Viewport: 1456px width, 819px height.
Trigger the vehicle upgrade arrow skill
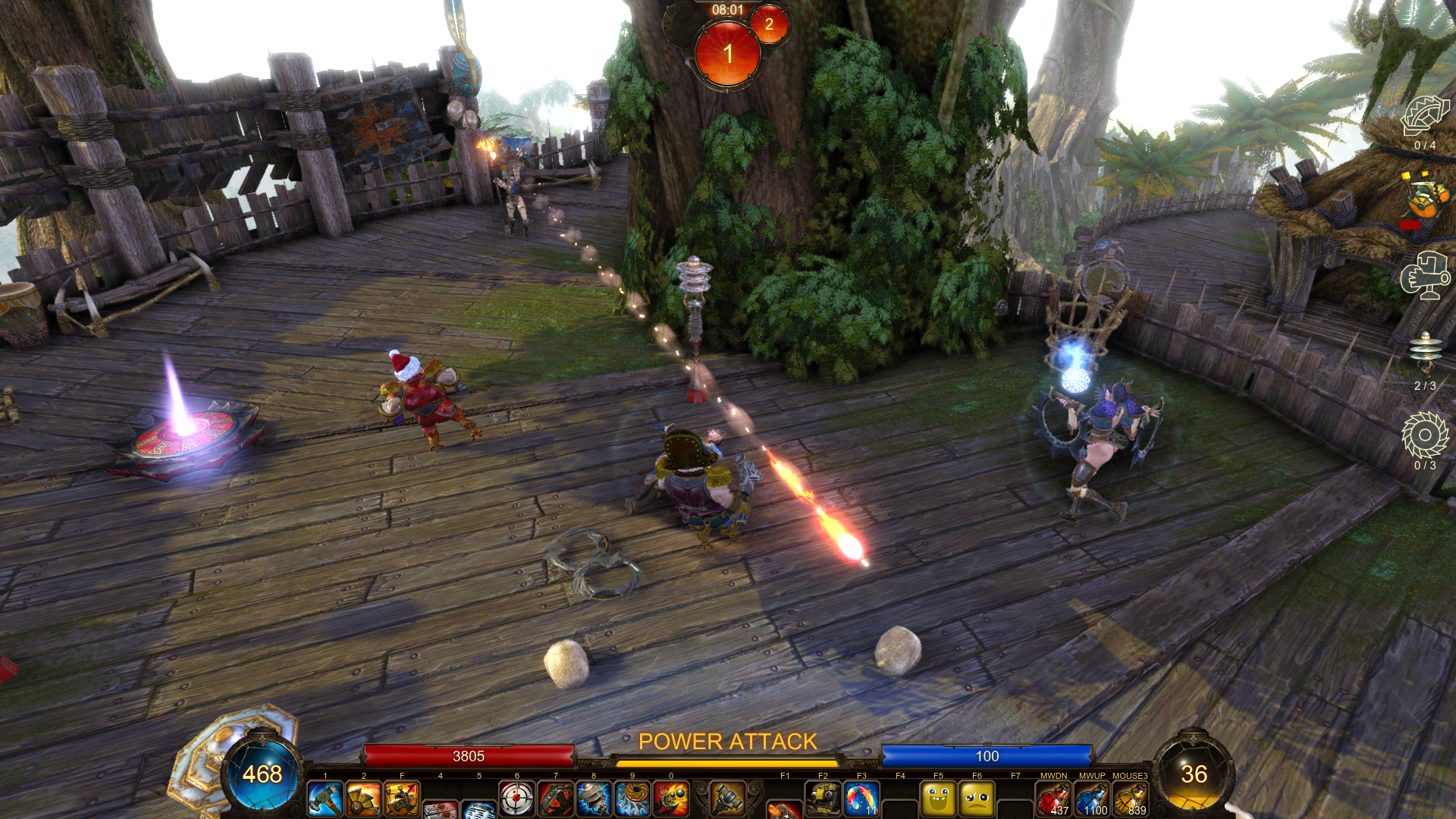pyautogui.click(x=402, y=799)
